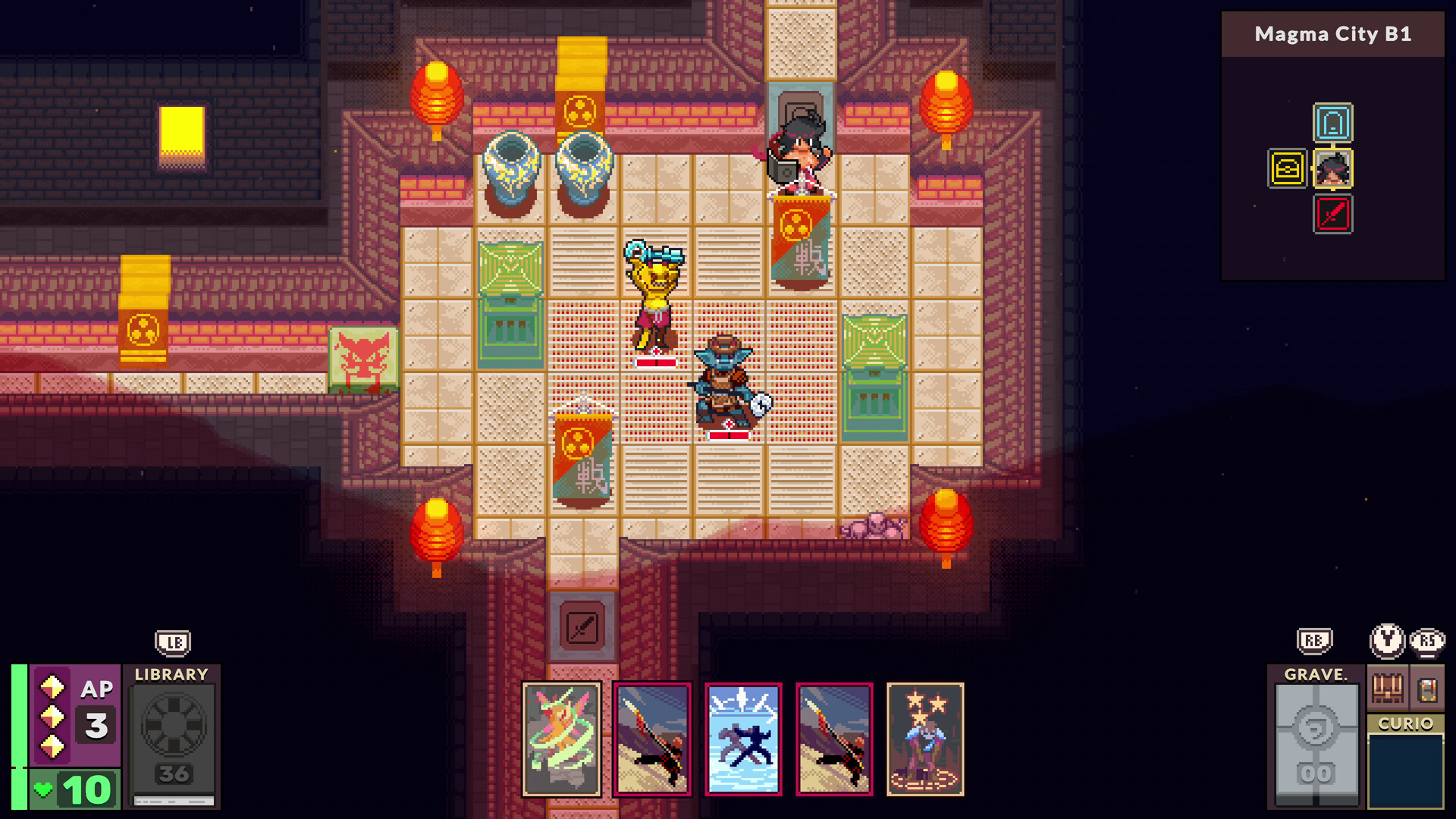Screen dimensions: 1456x819
Task: Click the spellbook icon next to the chest icon
Action: click(1425, 689)
